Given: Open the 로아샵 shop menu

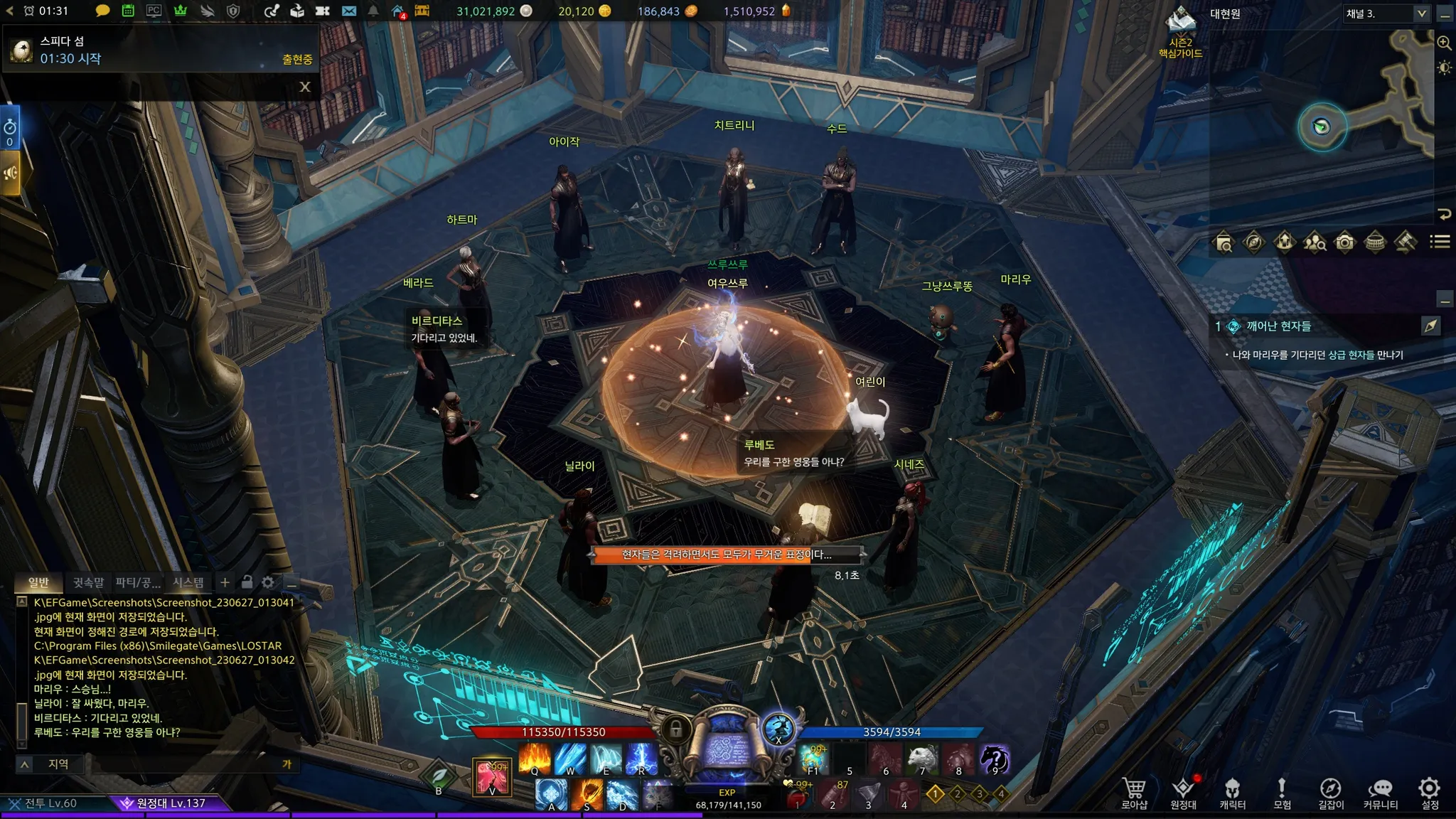Looking at the screenshot, I should pyautogui.click(x=1134, y=792).
